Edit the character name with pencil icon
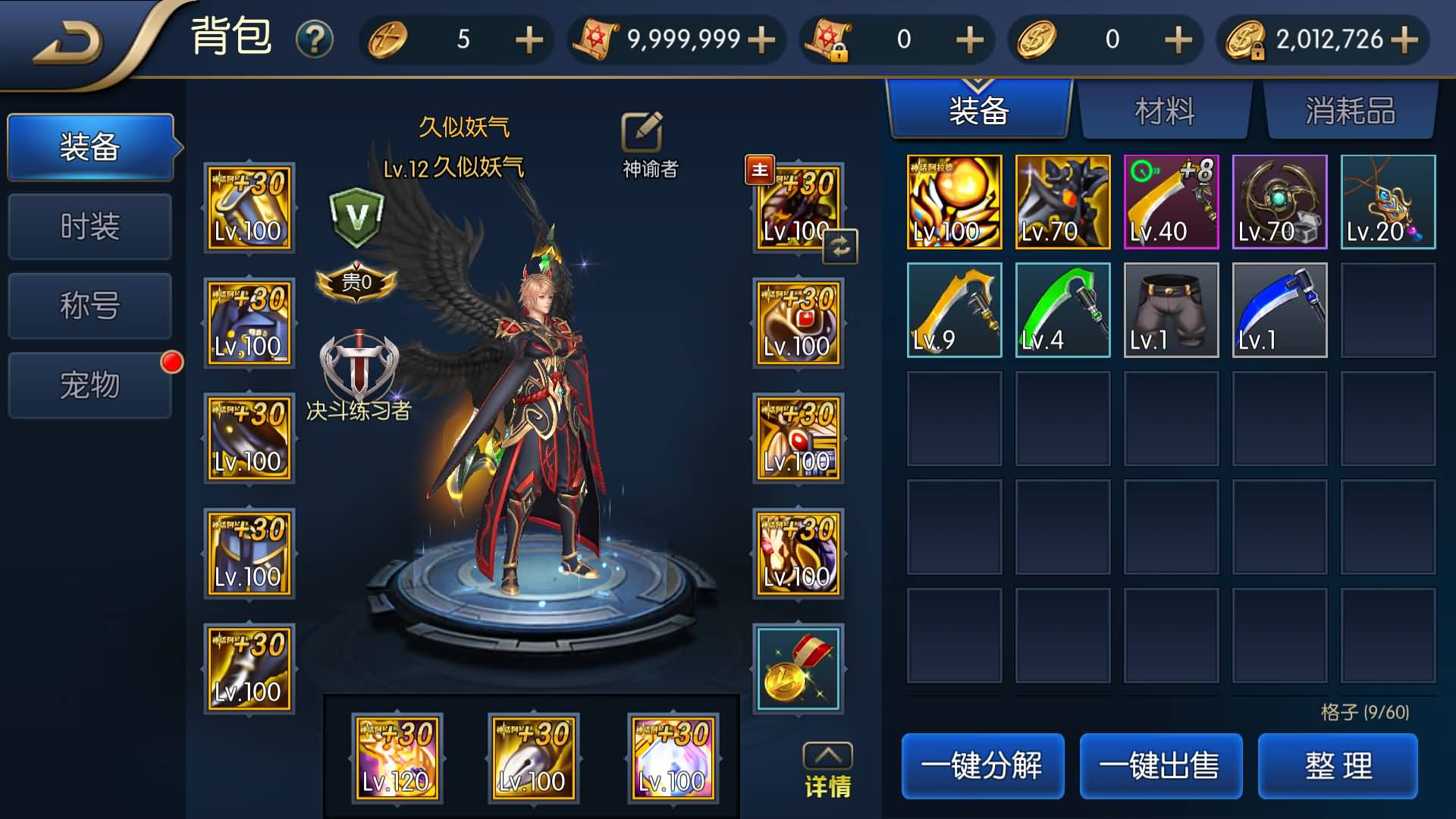 tap(642, 133)
